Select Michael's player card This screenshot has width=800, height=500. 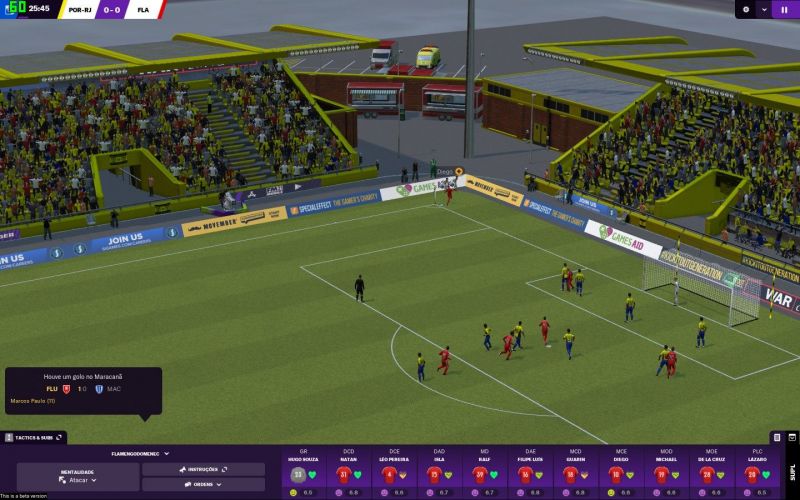click(x=666, y=472)
